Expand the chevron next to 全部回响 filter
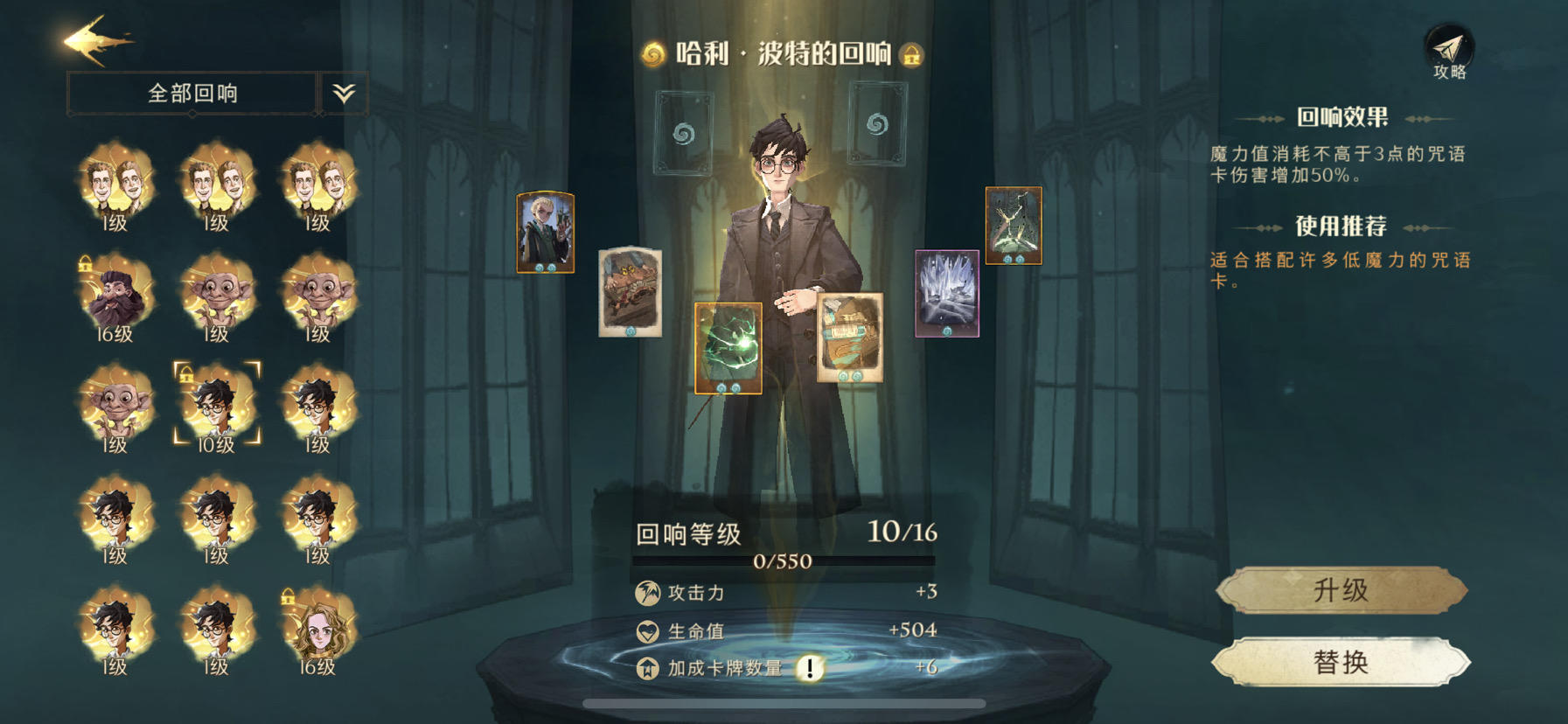1568x724 pixels. 345,91
